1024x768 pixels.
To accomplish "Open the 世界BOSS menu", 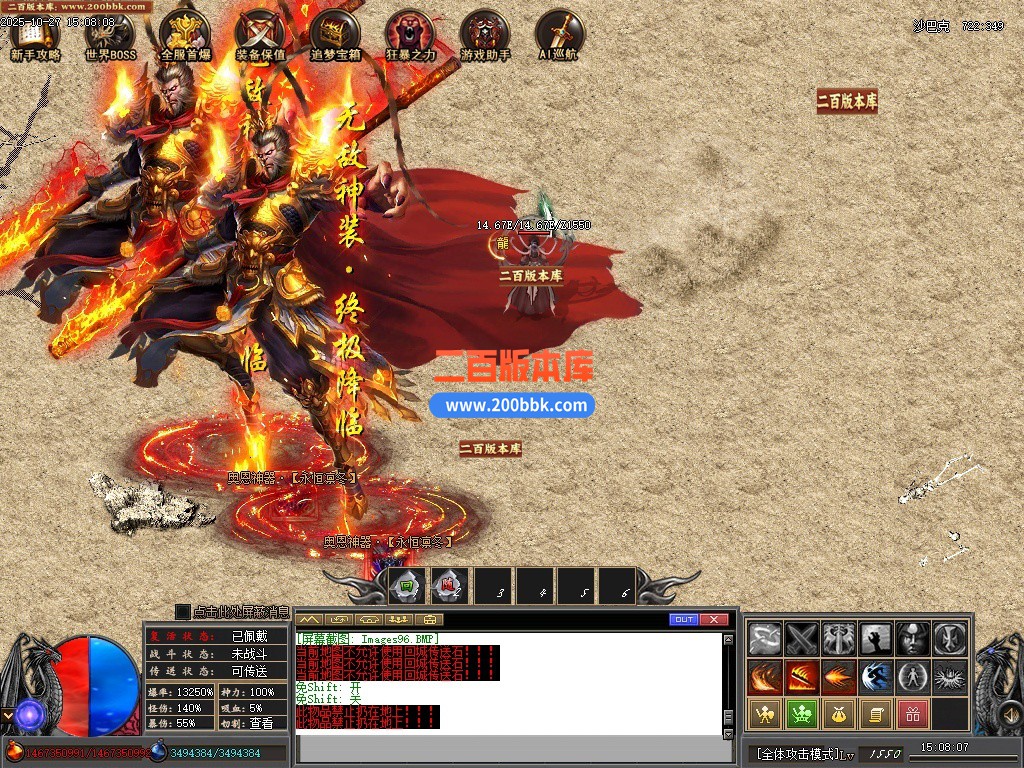I will (x=110, y=37).
